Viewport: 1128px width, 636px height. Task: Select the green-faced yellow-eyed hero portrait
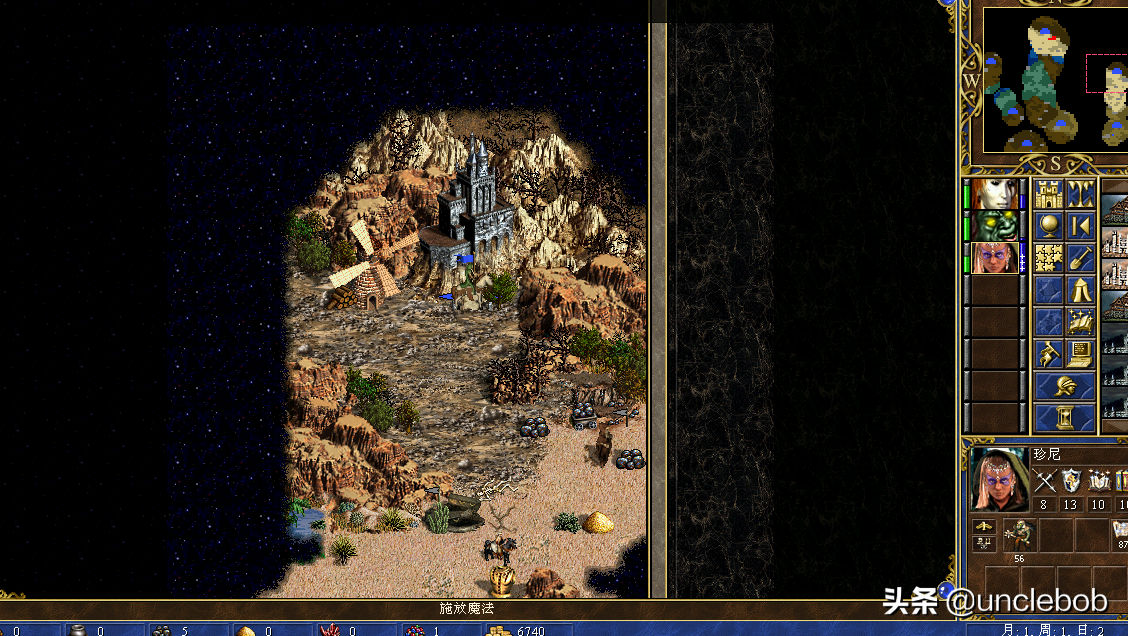995,226
